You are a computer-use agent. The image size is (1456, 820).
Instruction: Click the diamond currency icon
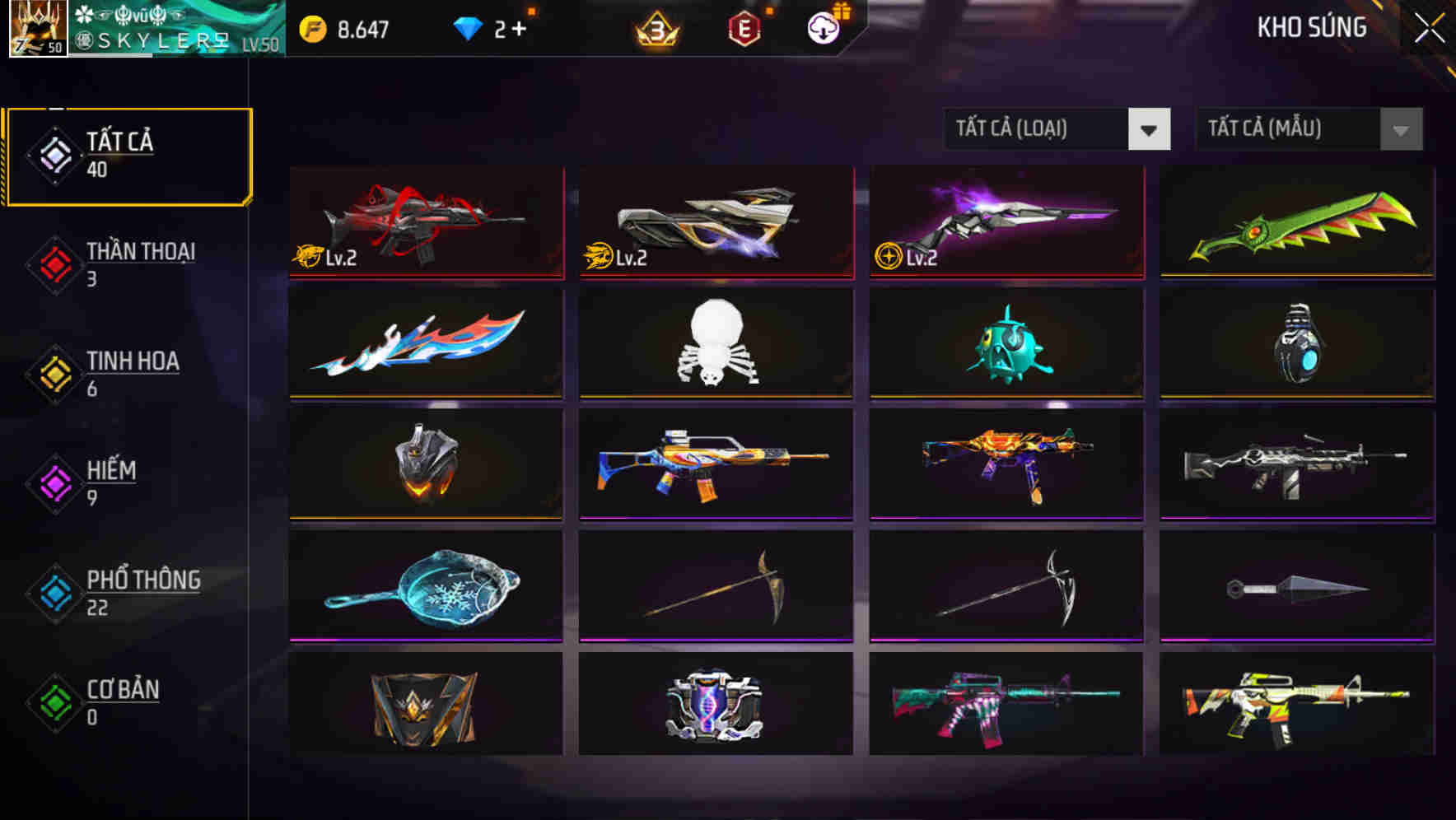click(x=469, y=26)
